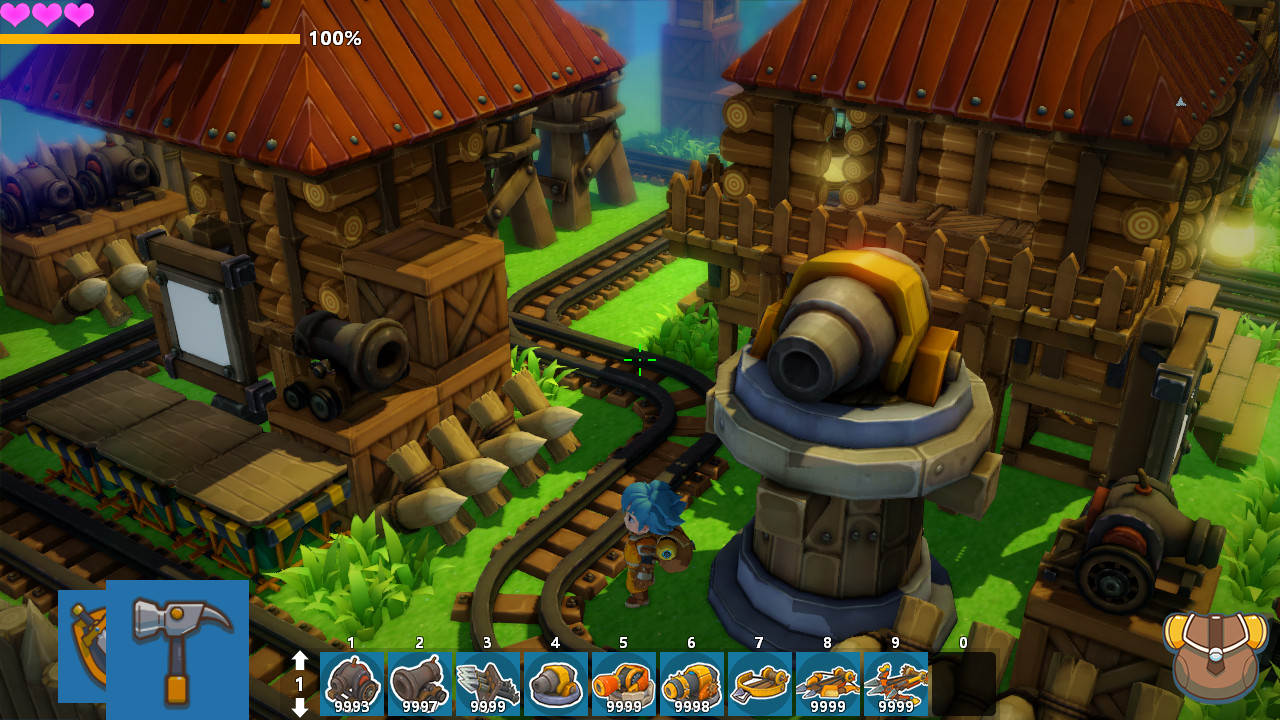Screen dimensions: 1280x720
Task: Pick the spike barricade in slot 3
Action: [488, 684]
